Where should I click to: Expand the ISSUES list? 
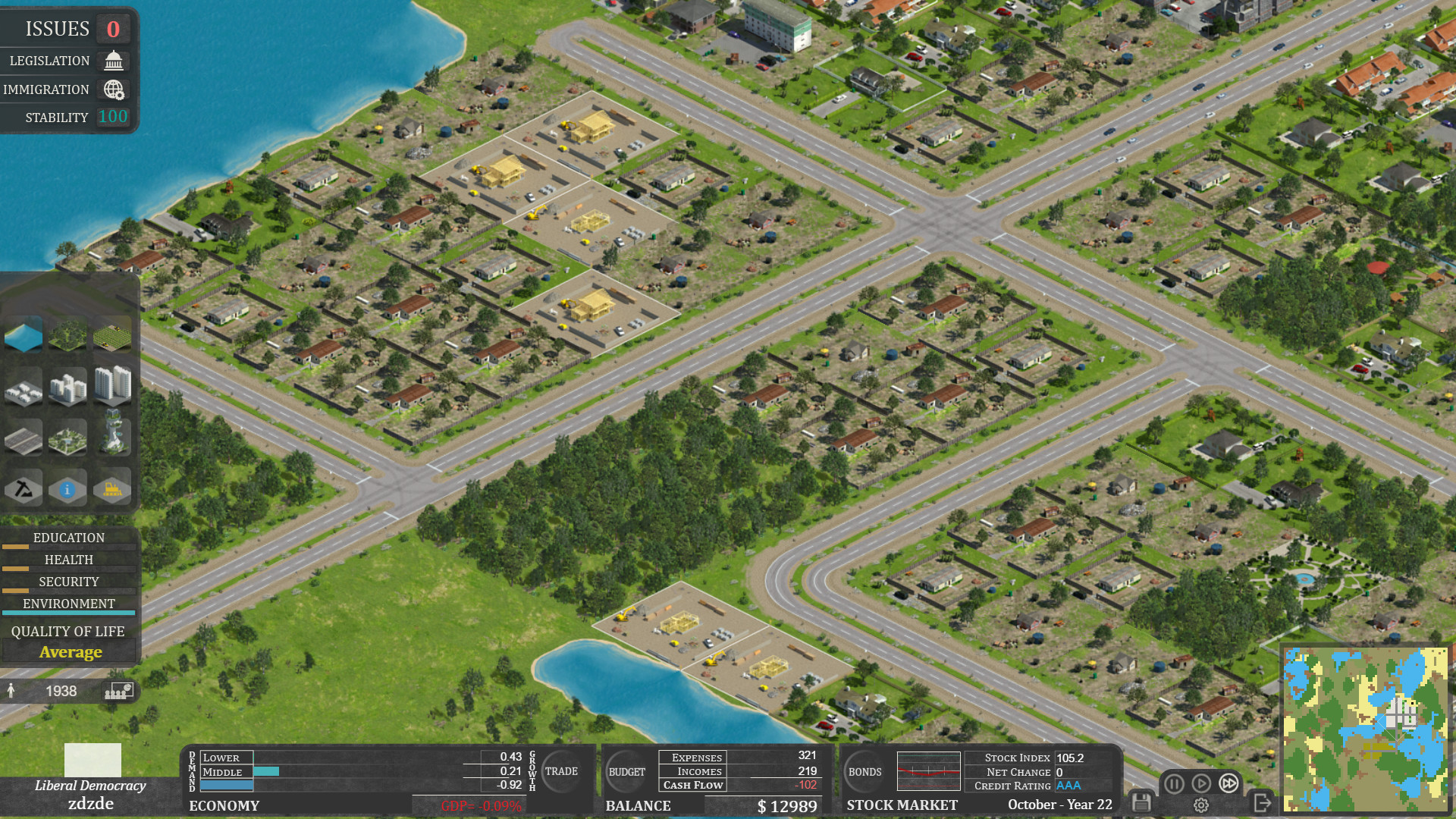67,28
